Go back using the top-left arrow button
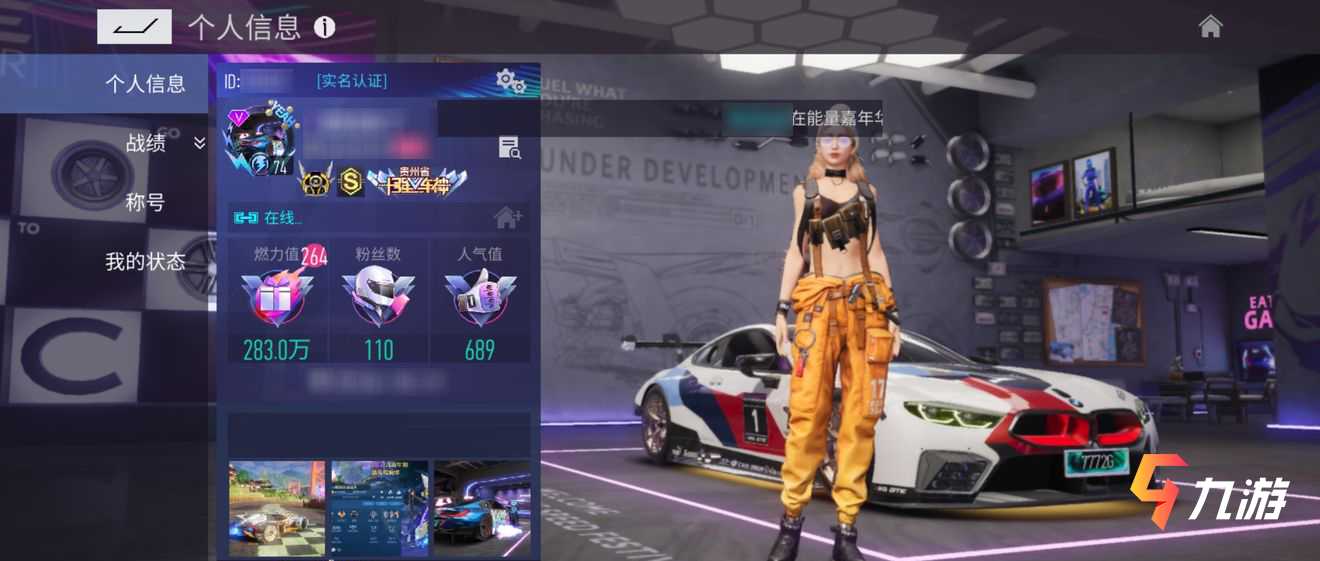 134,27
